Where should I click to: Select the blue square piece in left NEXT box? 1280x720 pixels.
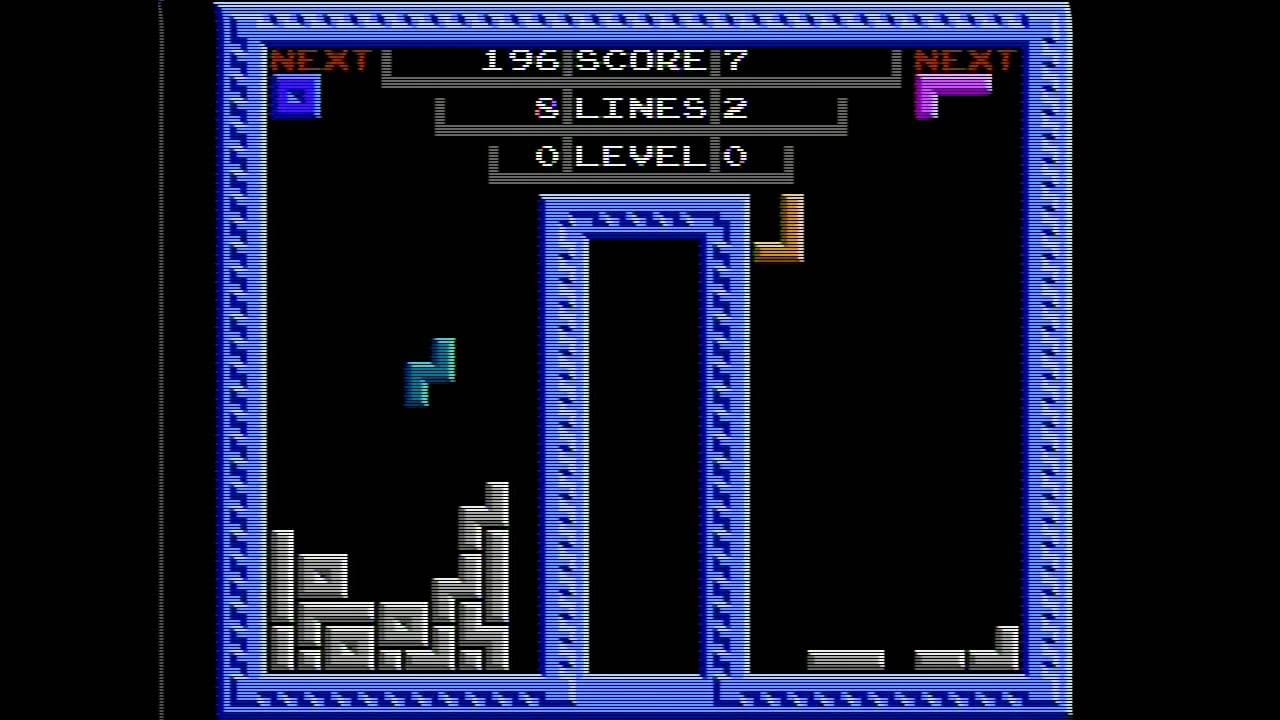(296, 97)
